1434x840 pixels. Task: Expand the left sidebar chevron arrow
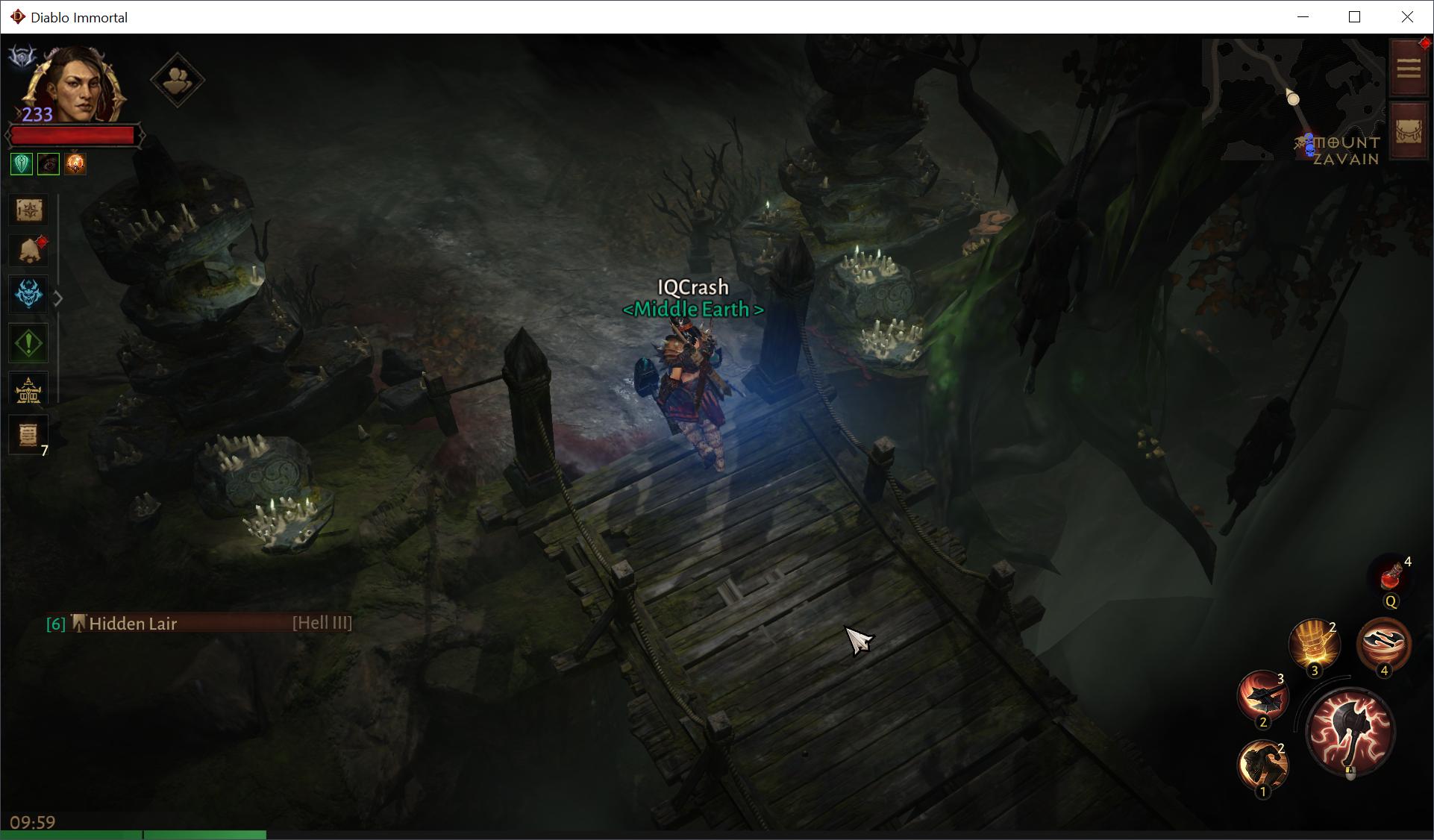58,298
